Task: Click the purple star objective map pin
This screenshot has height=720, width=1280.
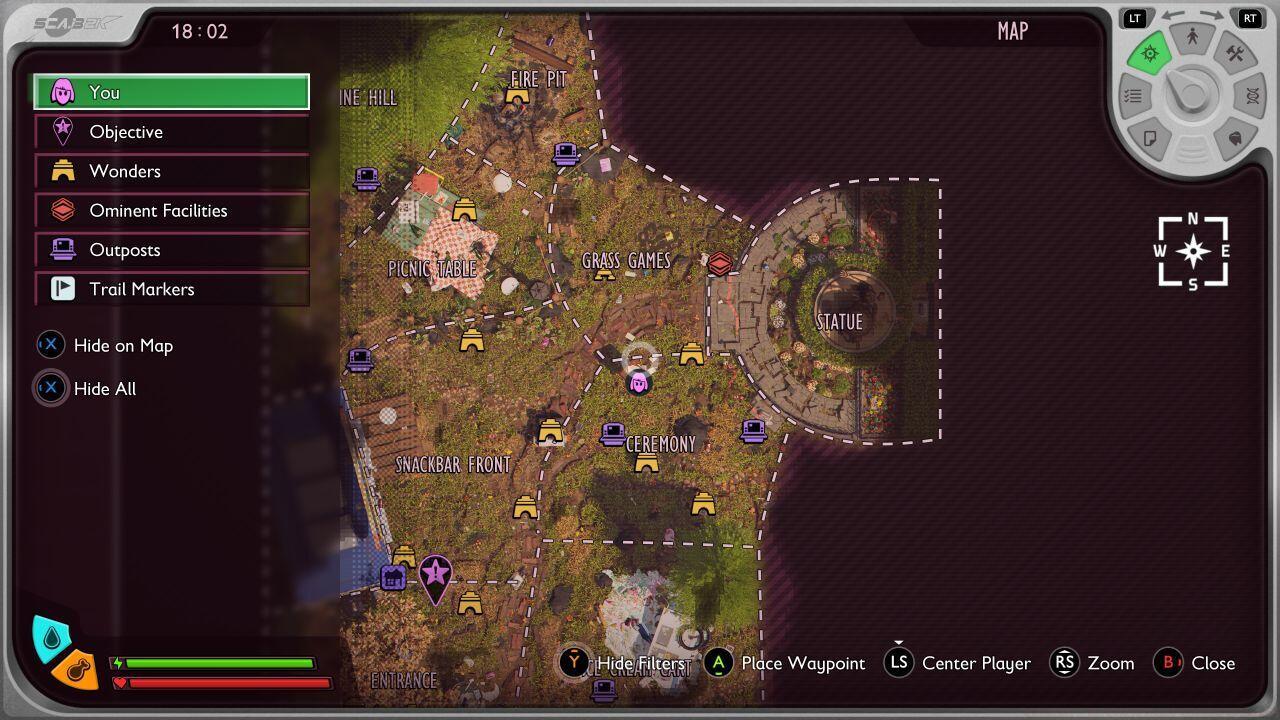Action: coord(435,575)
